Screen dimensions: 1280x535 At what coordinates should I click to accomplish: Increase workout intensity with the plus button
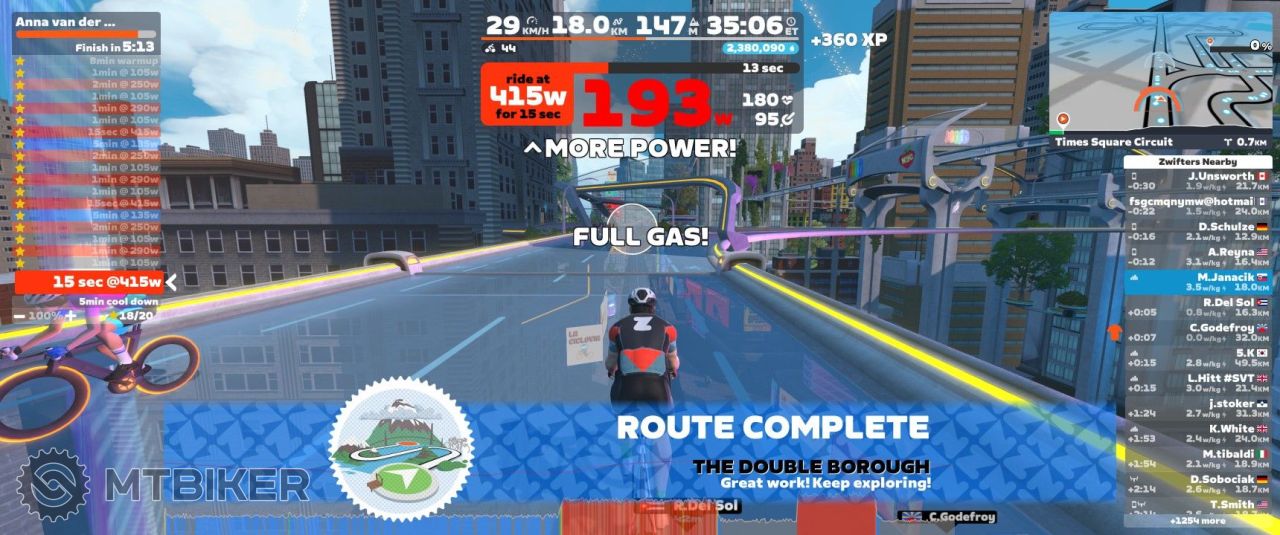71,315
